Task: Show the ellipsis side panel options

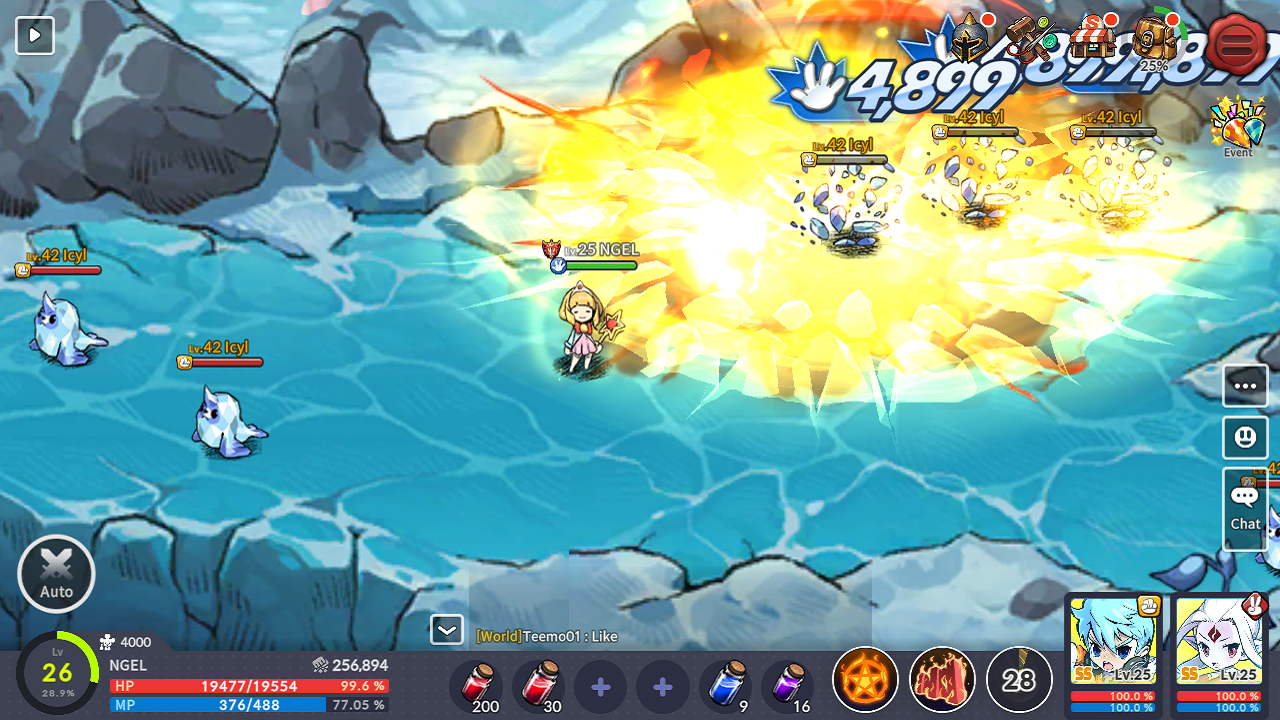Action: coord(1244,384)
